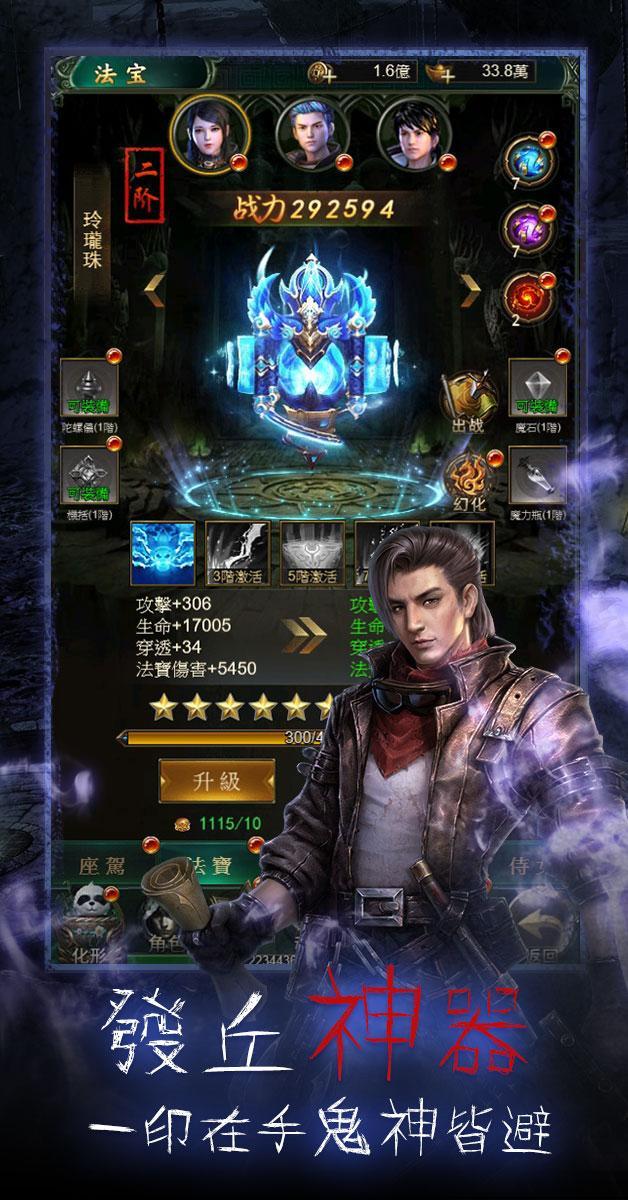This screenshot has width=628, height=1200.
Task: Add more gold using the plus button
Action: point(322,72)
